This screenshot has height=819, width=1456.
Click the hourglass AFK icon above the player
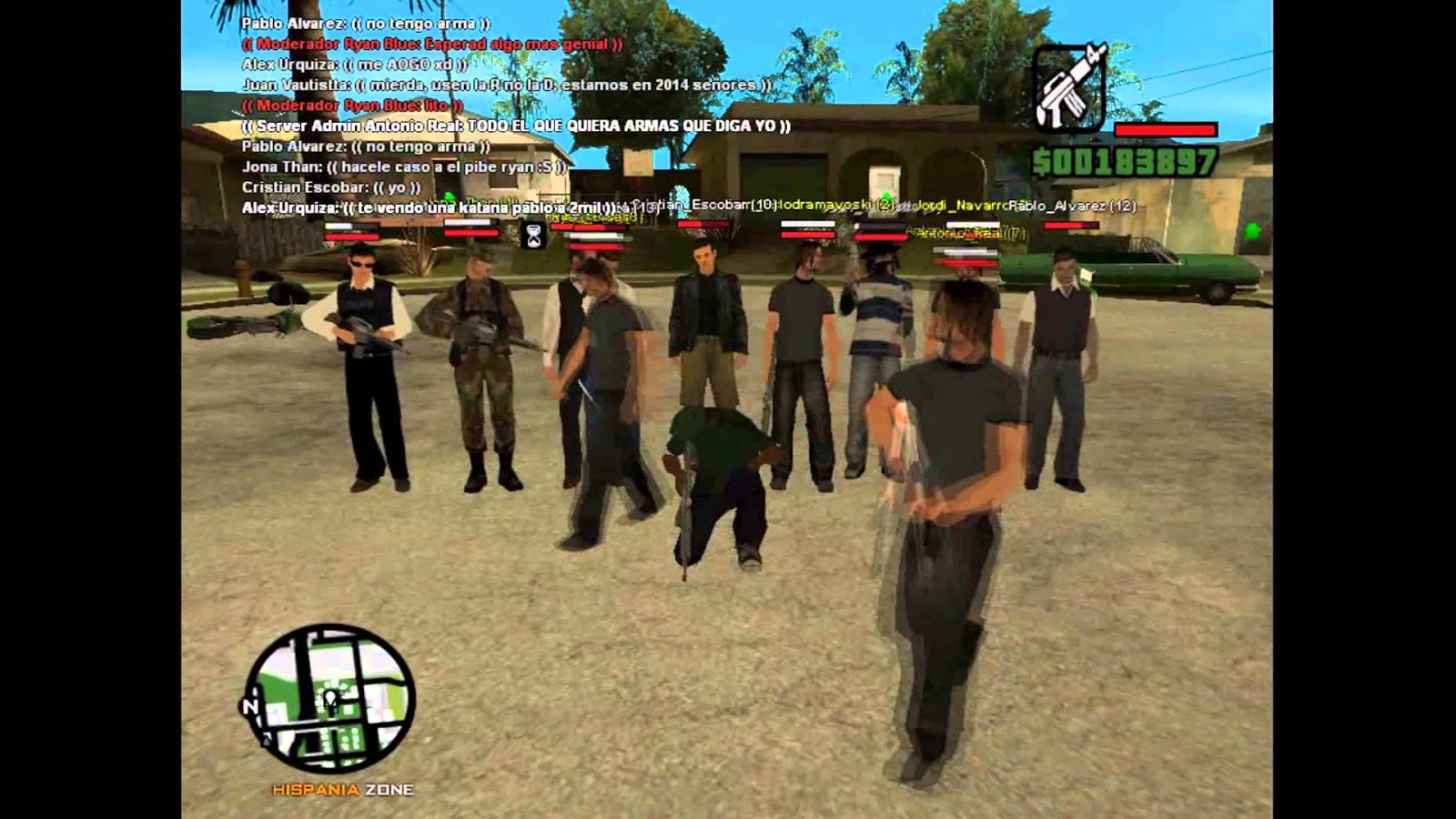tap(533, 235)
